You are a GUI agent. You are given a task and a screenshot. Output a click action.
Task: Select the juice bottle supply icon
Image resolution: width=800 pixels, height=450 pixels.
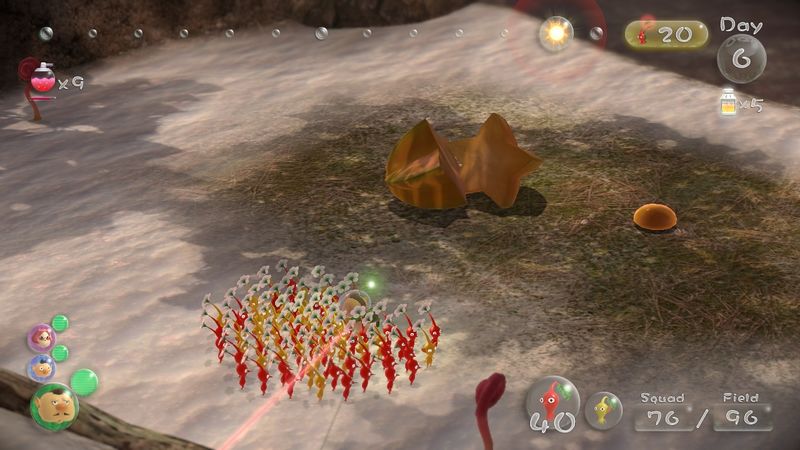coord(728,101)
